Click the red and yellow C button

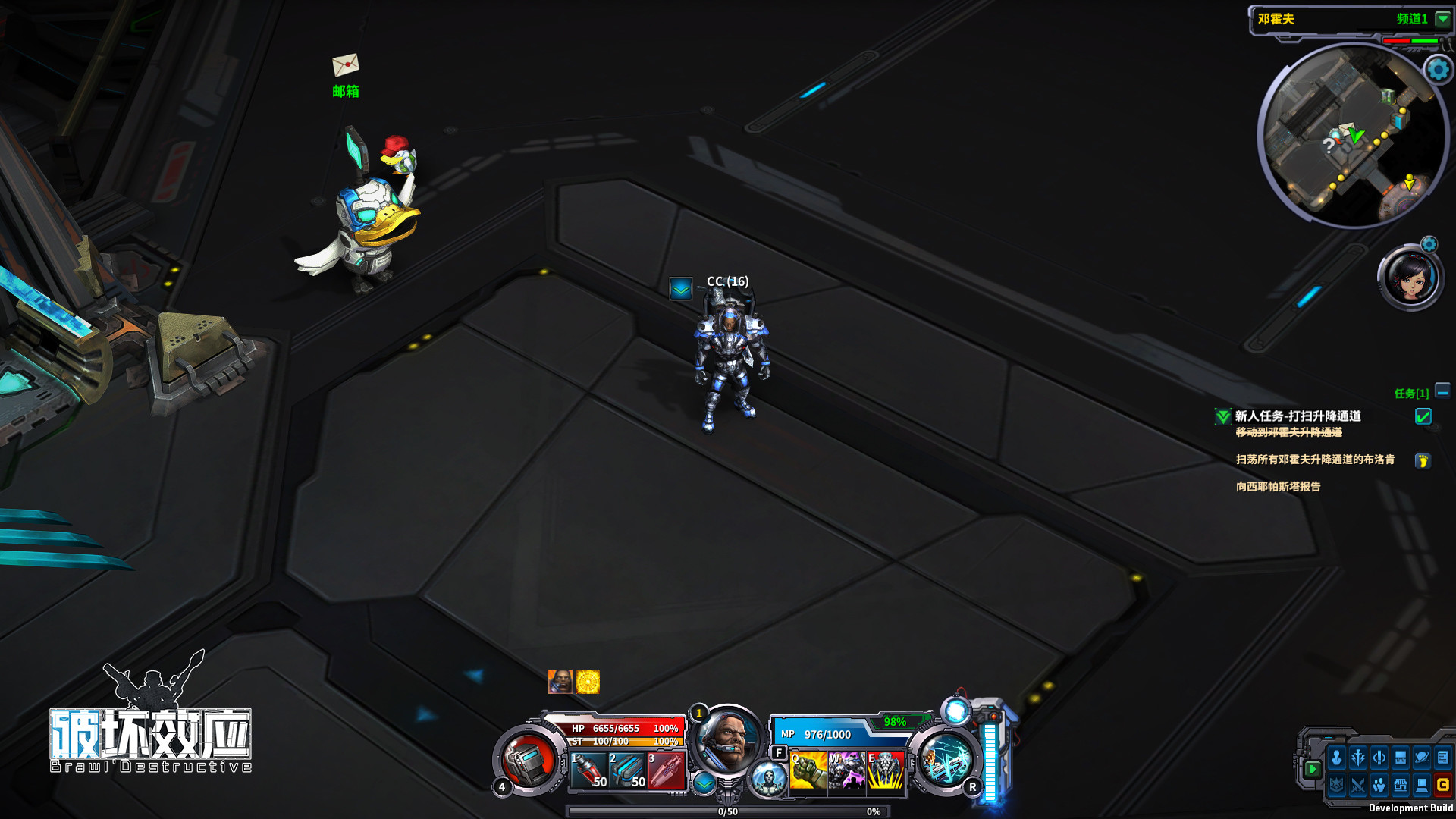(1442, 785)
